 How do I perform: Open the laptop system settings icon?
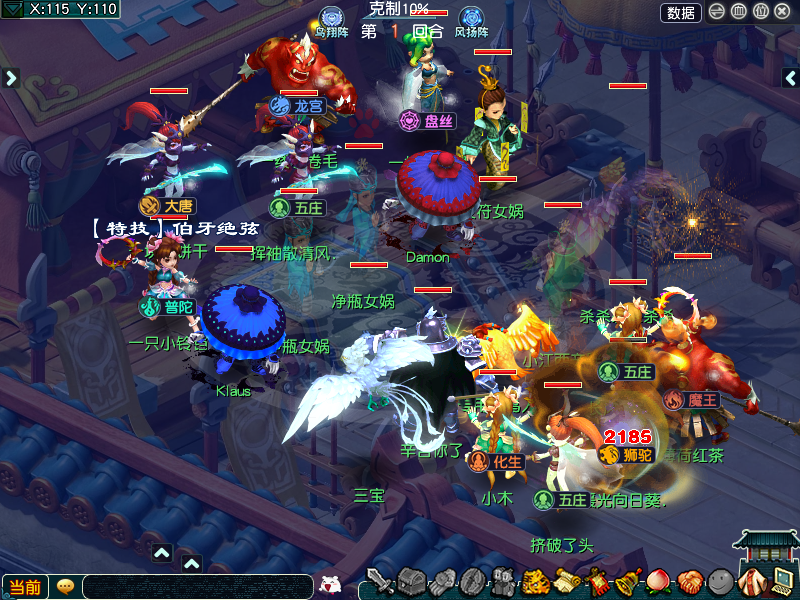click(783, 579)
